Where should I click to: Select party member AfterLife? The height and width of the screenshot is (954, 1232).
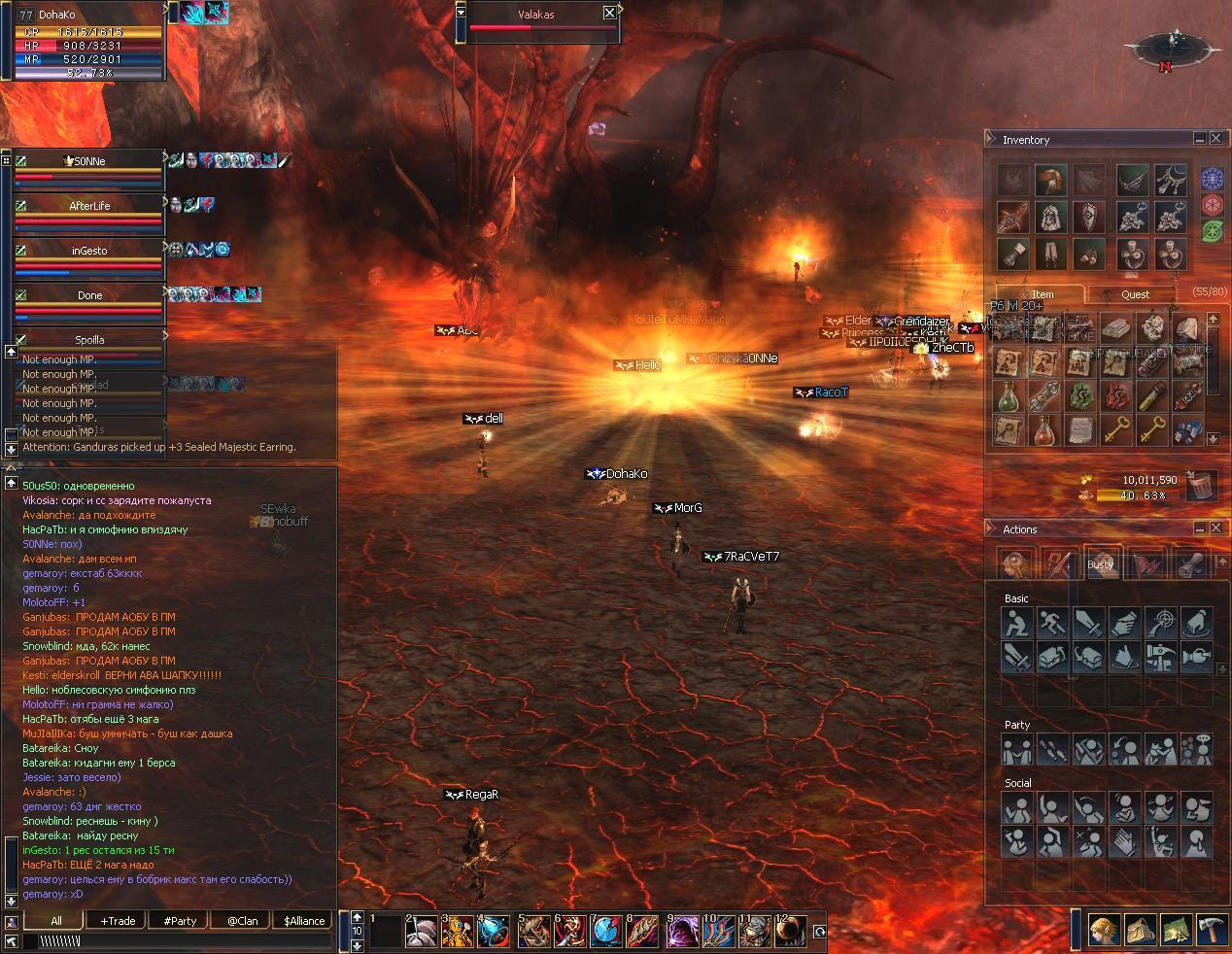click(x=89, y=206)
